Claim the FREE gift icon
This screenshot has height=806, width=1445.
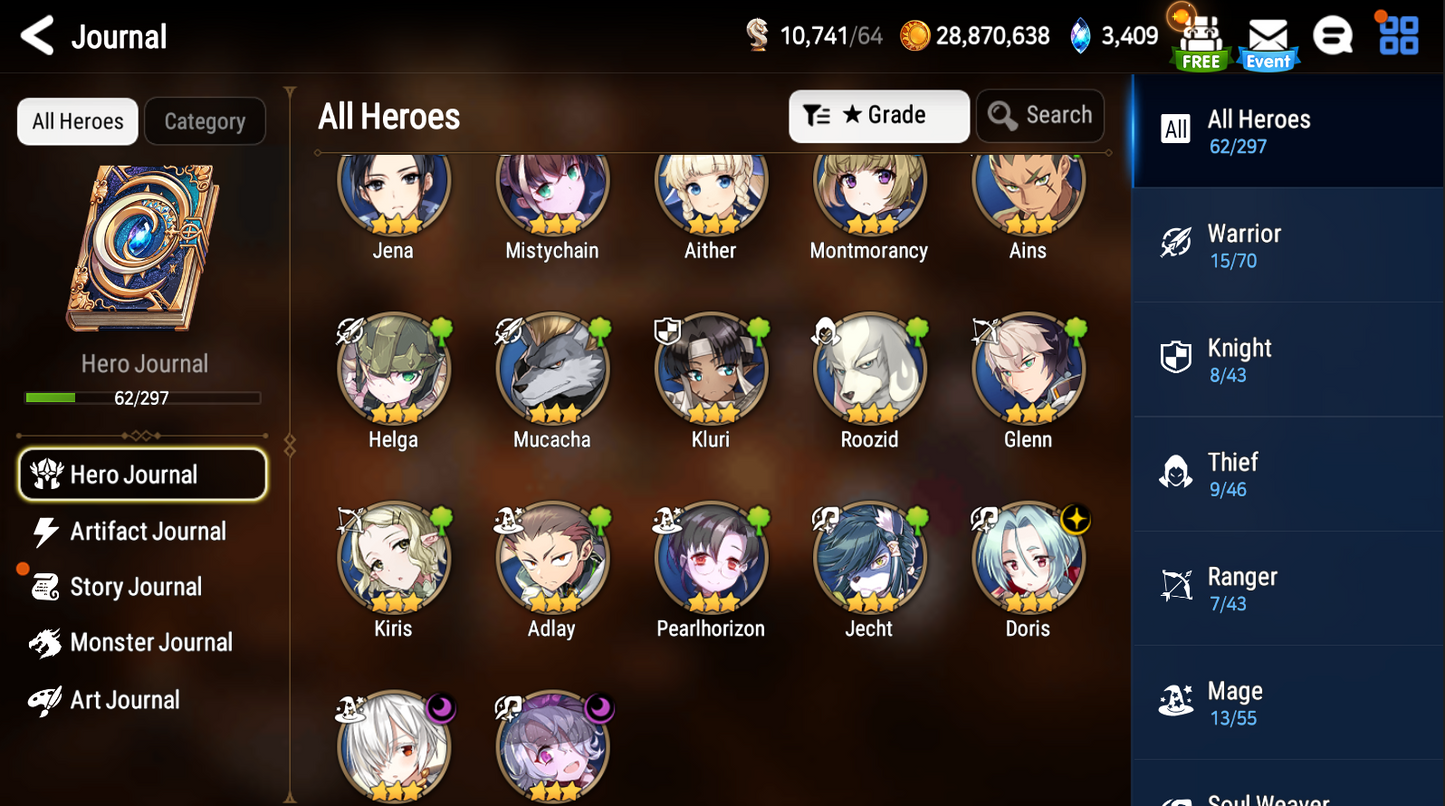click(1200, 42)
